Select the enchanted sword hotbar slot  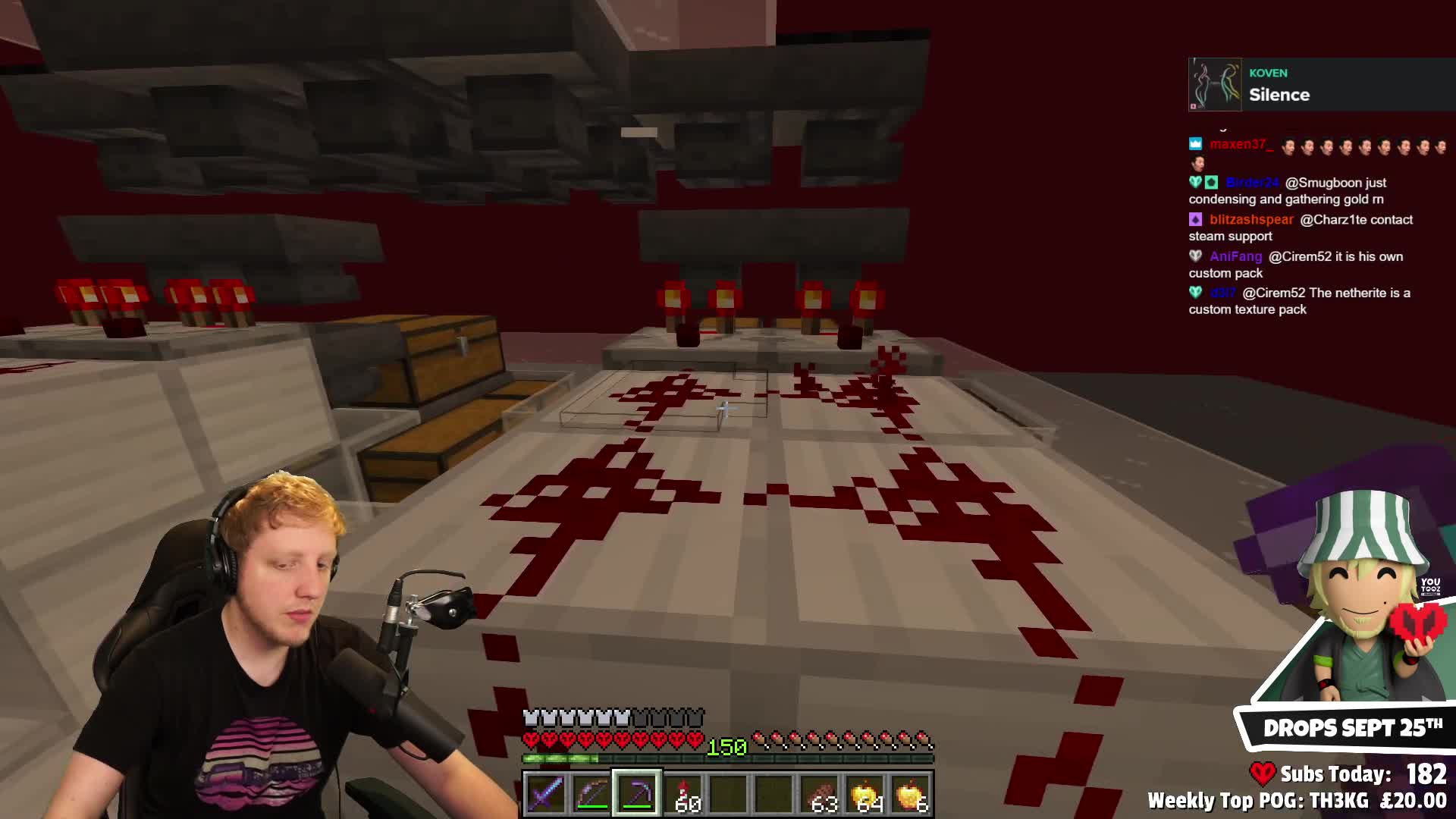(x=546, y=794)
